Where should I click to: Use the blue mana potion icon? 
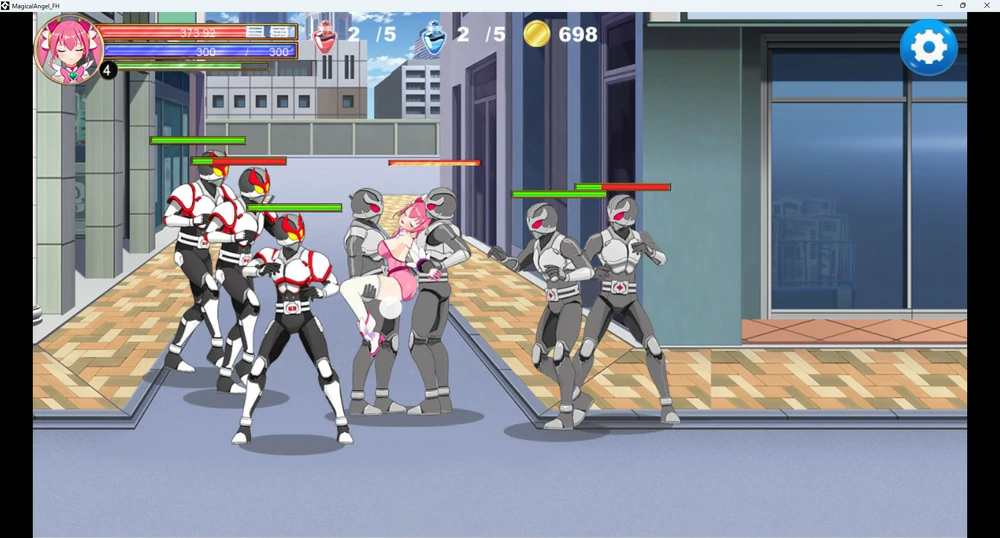434,36
